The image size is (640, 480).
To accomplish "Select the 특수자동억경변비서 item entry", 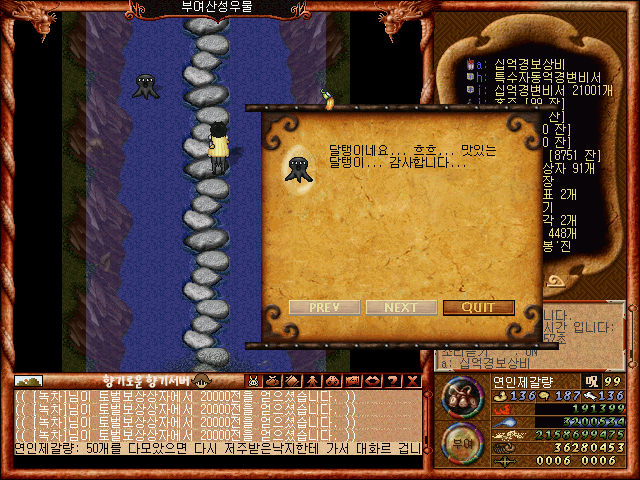I will pyautogui.click(x=532, y=76).
